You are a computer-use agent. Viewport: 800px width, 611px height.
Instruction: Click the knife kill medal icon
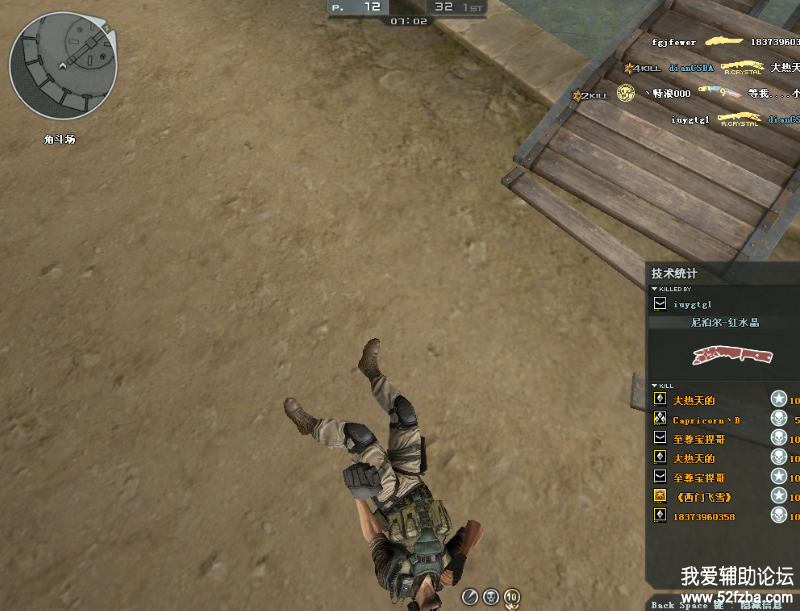(x=470, y=596)
